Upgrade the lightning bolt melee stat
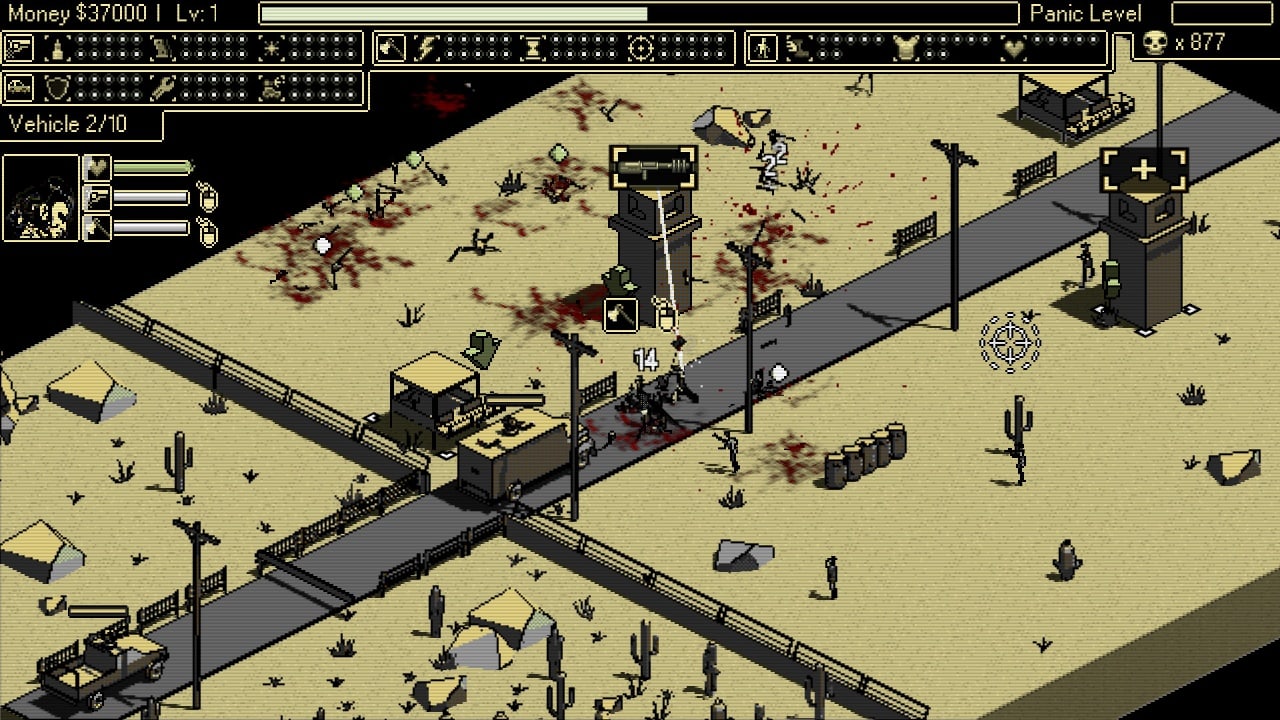1280x720 pixels. (x=428, y=48)
